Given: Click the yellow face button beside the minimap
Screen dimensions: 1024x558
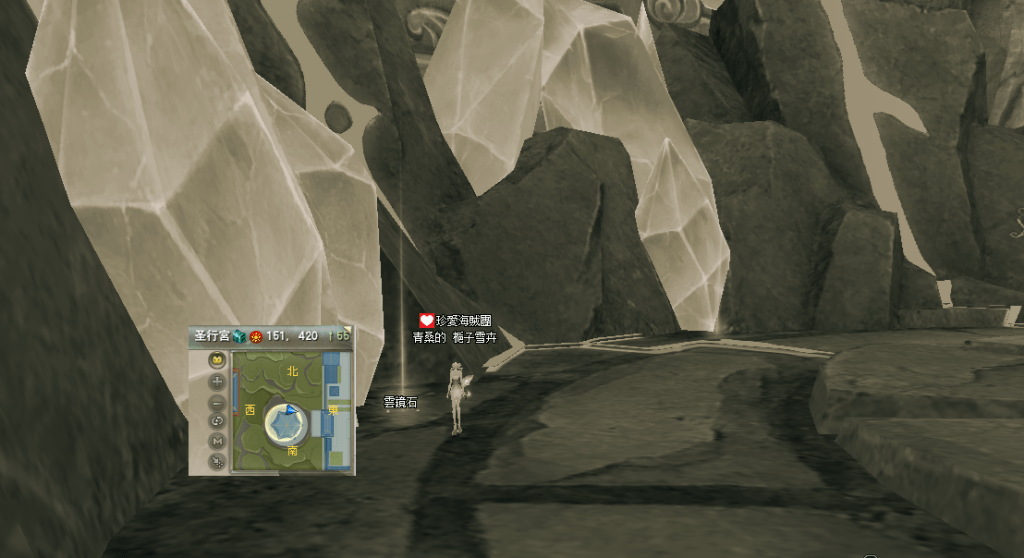Looking at the screenshot, I should (x=217, y=361).
